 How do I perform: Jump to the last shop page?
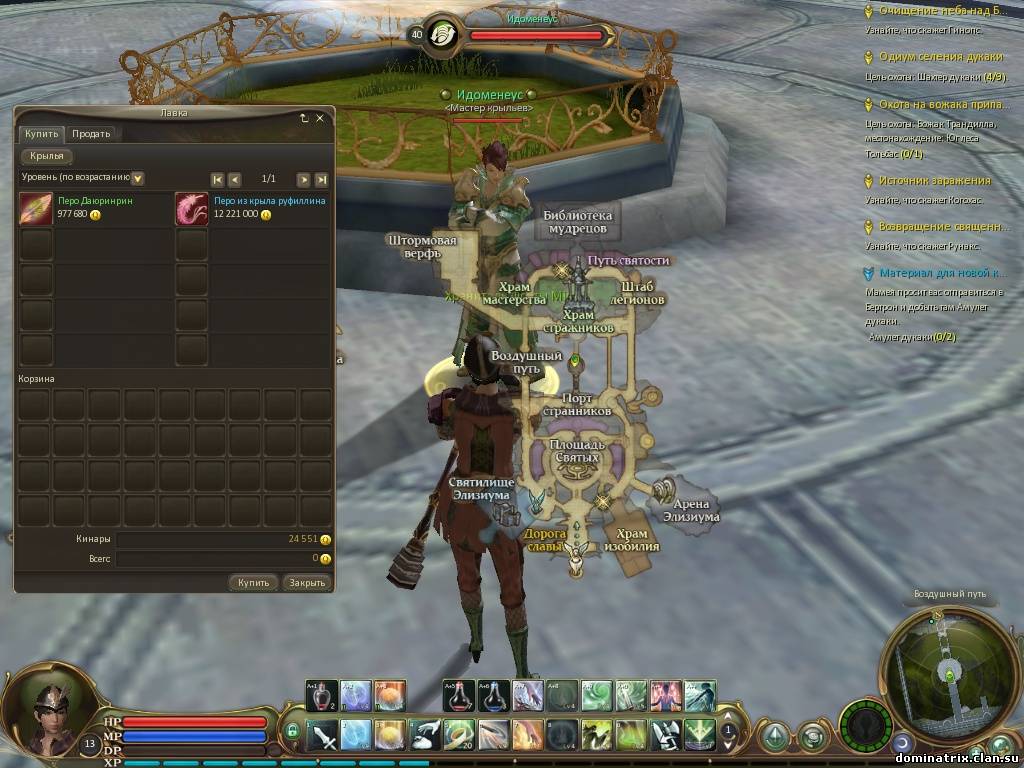(321, 179)
